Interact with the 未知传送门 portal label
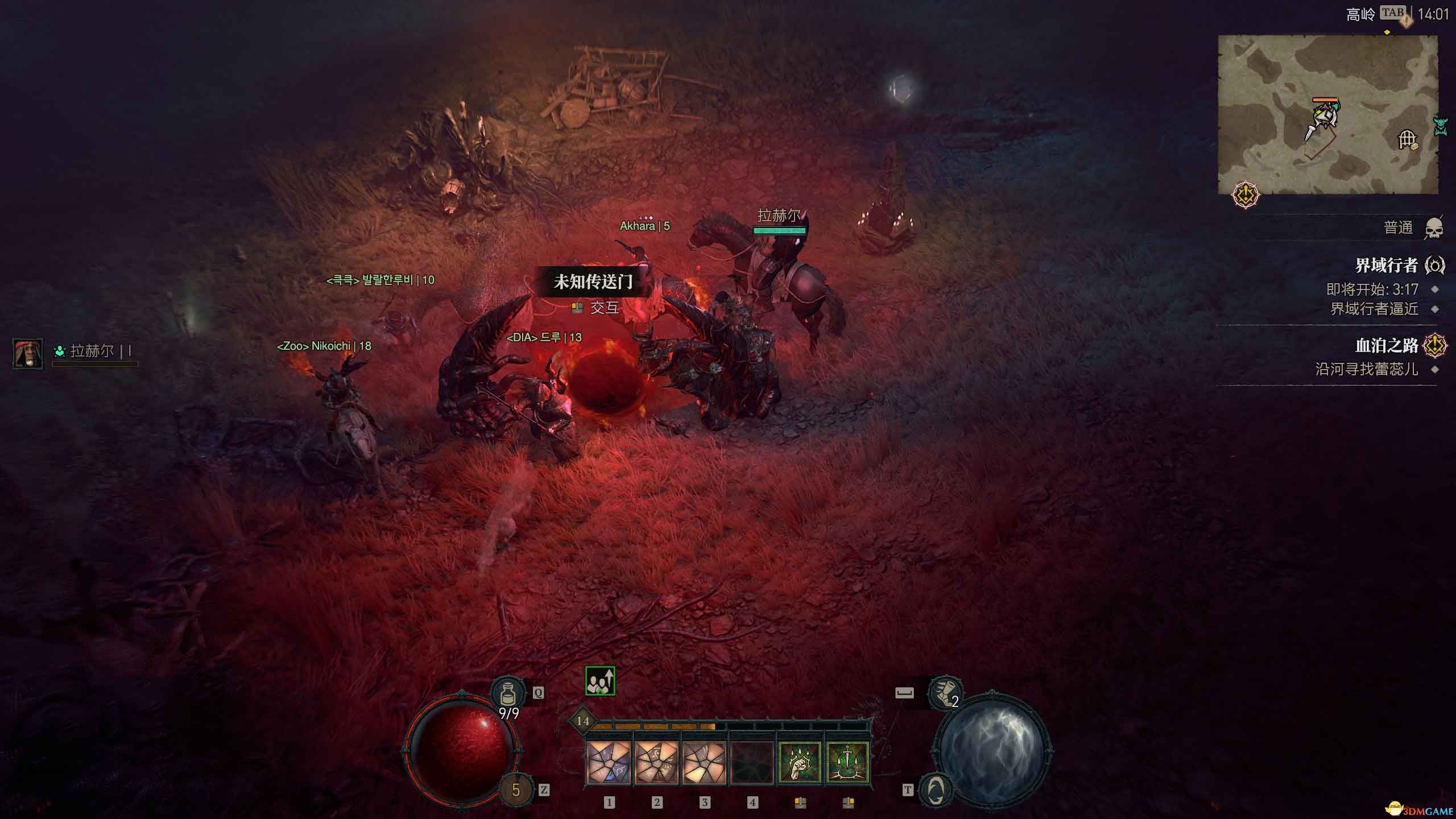 click(593, 282)
